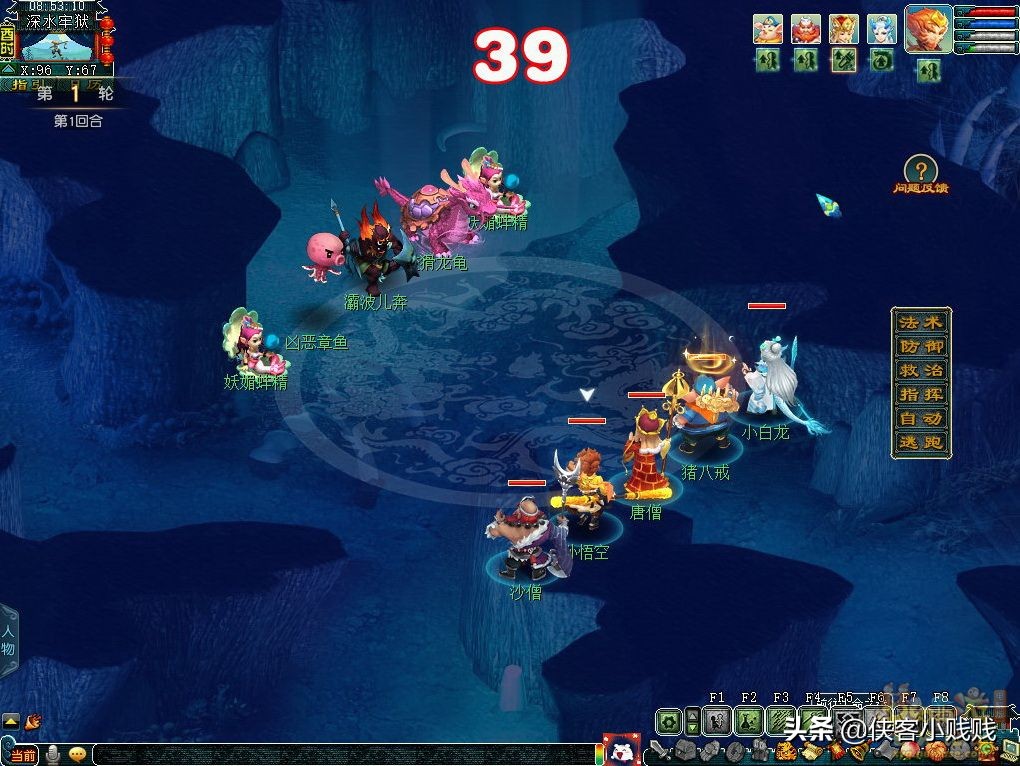Choose the 法术 (Spell) battle command
The height and width of the screenshot is (766, 1020).
[921, 322]
